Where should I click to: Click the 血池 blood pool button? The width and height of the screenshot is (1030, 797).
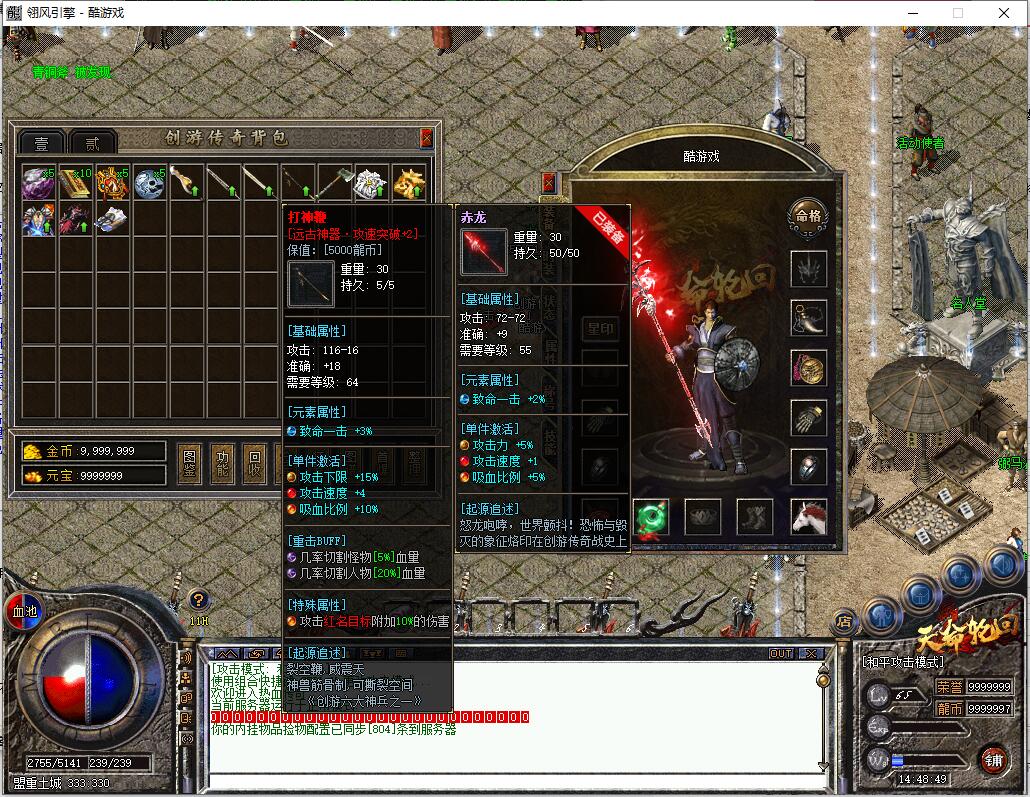22,609
